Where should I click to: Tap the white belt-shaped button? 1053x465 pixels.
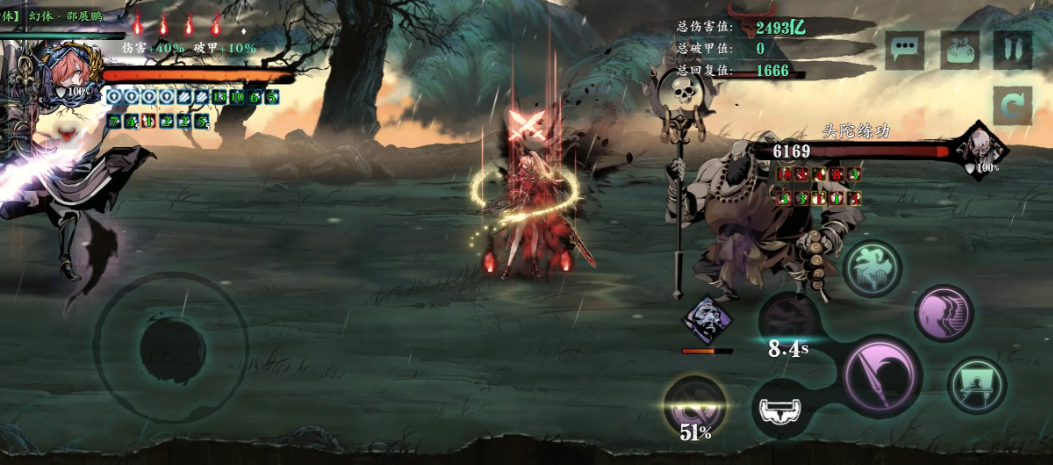pos(782,410)
